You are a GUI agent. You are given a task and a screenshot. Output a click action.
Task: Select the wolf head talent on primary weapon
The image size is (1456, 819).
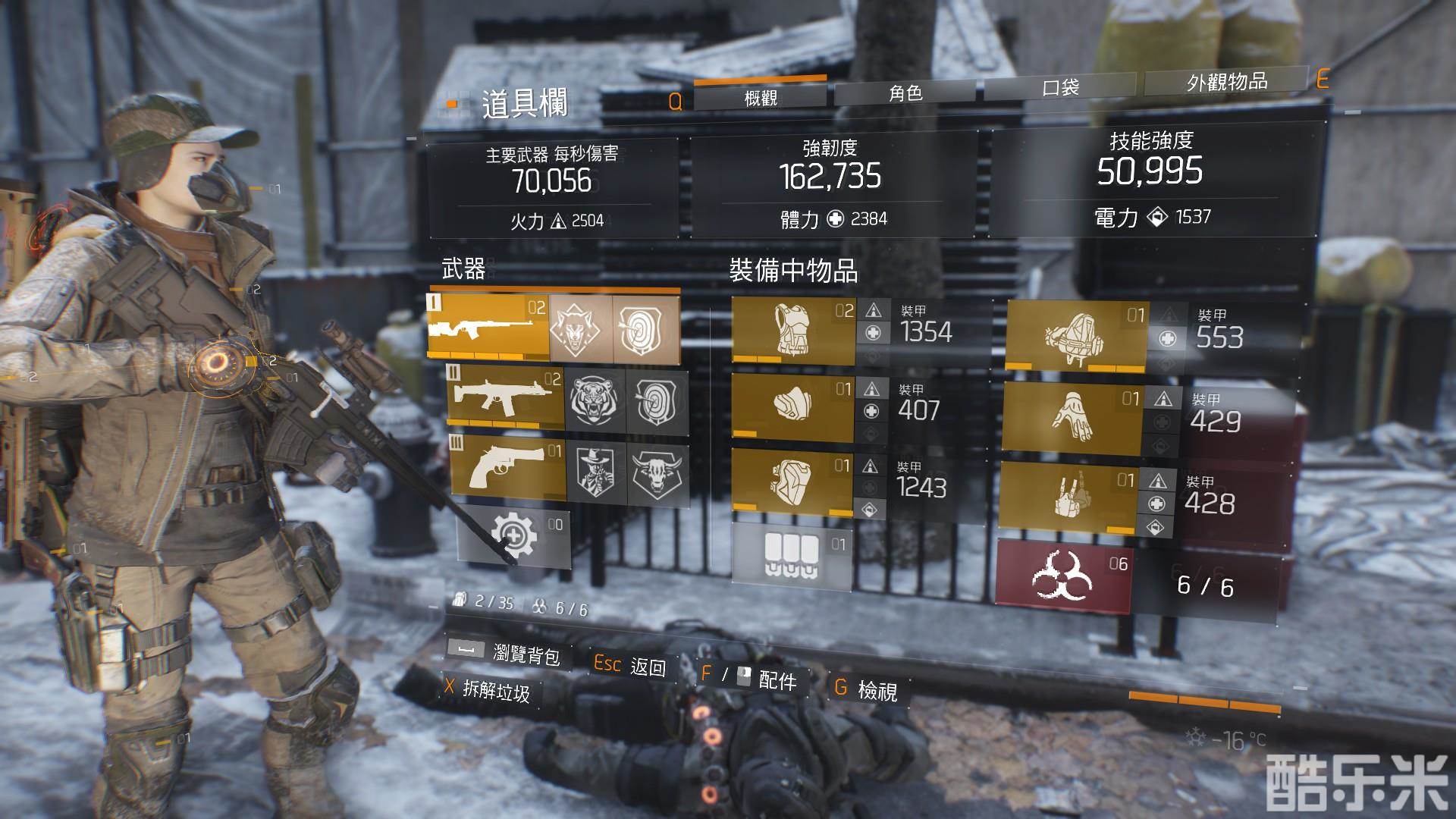pyautogui.click(x=580, y=328)
